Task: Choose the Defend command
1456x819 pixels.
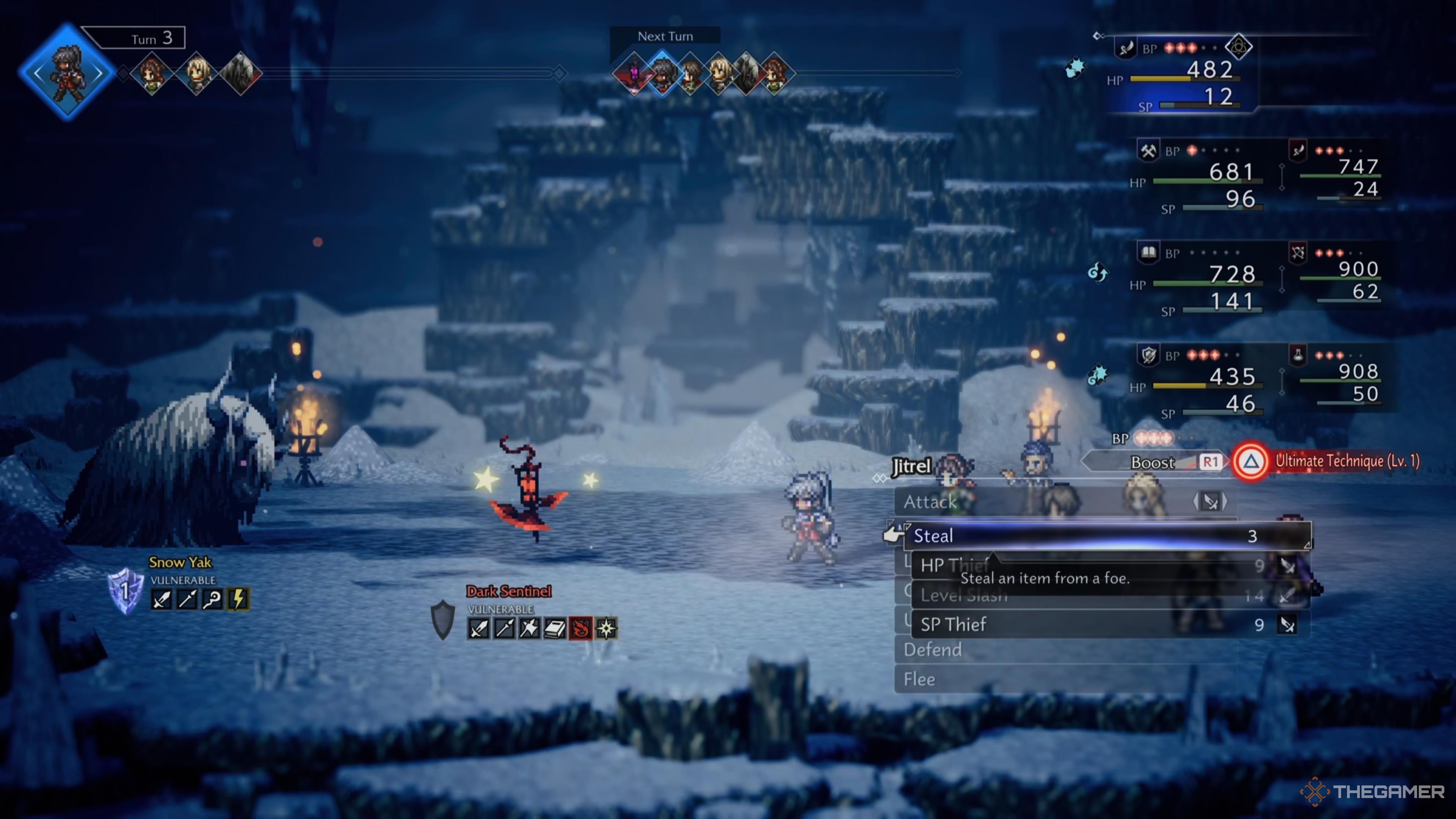Action: pos(933,650)
